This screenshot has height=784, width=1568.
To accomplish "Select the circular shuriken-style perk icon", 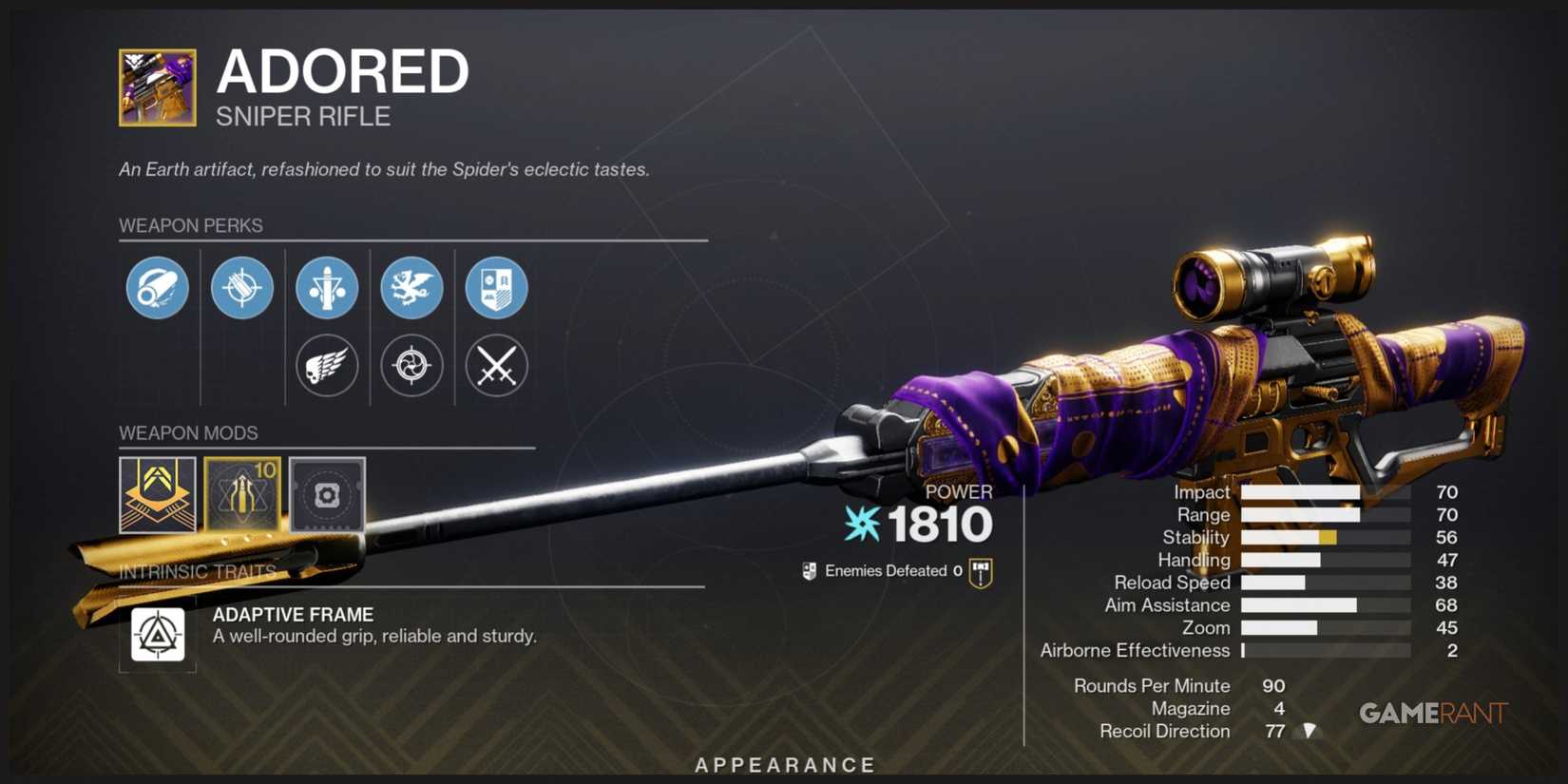I will 412,366.
